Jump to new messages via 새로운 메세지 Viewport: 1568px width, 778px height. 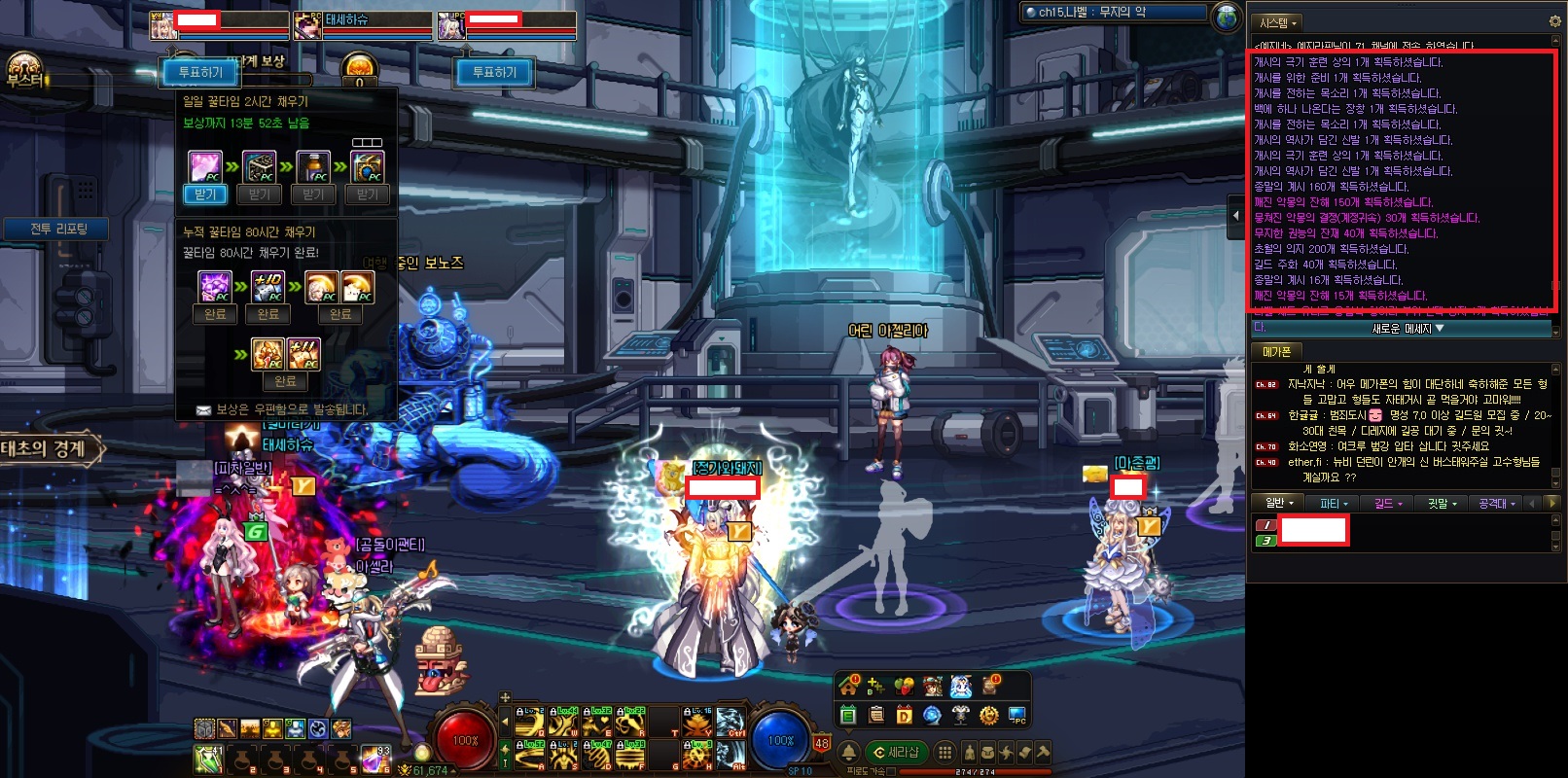(x=1407, y=329)
